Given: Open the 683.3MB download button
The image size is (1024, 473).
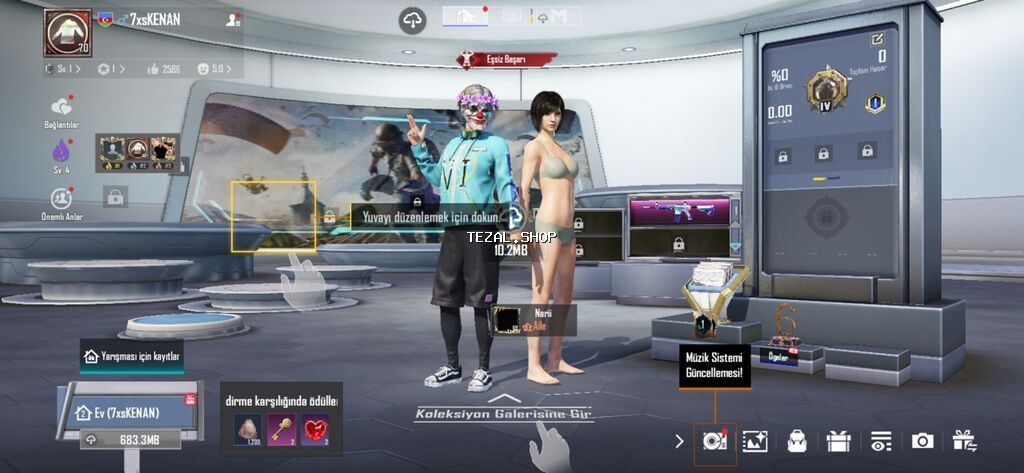Looking at the screenshot, I should pos(128,440).
